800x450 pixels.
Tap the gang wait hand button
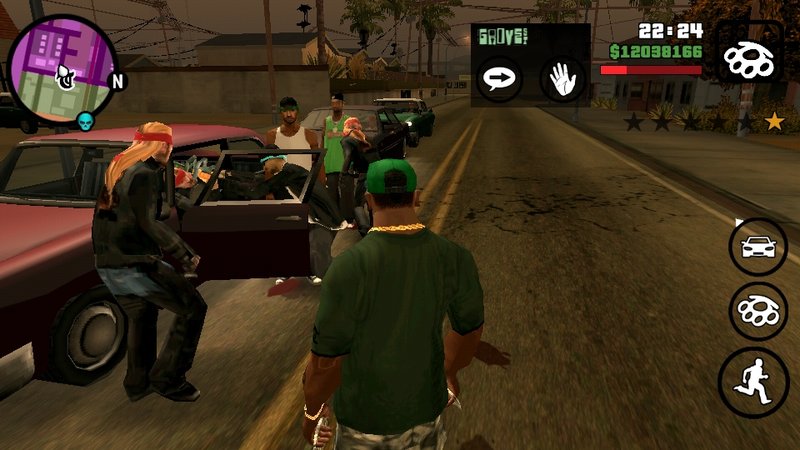pos(563,79)
